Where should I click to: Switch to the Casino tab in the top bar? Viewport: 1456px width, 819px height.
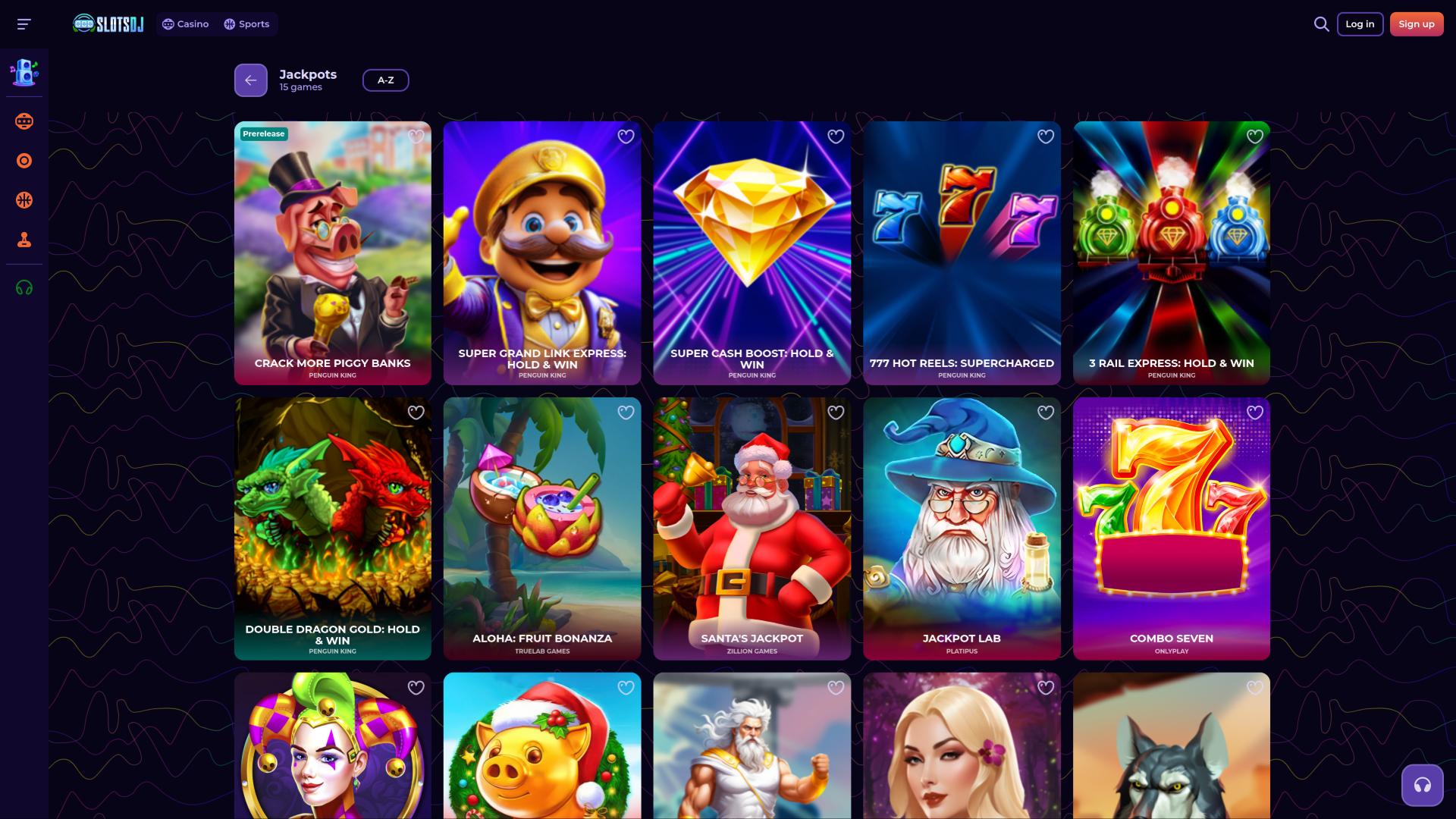click(185, 24)
